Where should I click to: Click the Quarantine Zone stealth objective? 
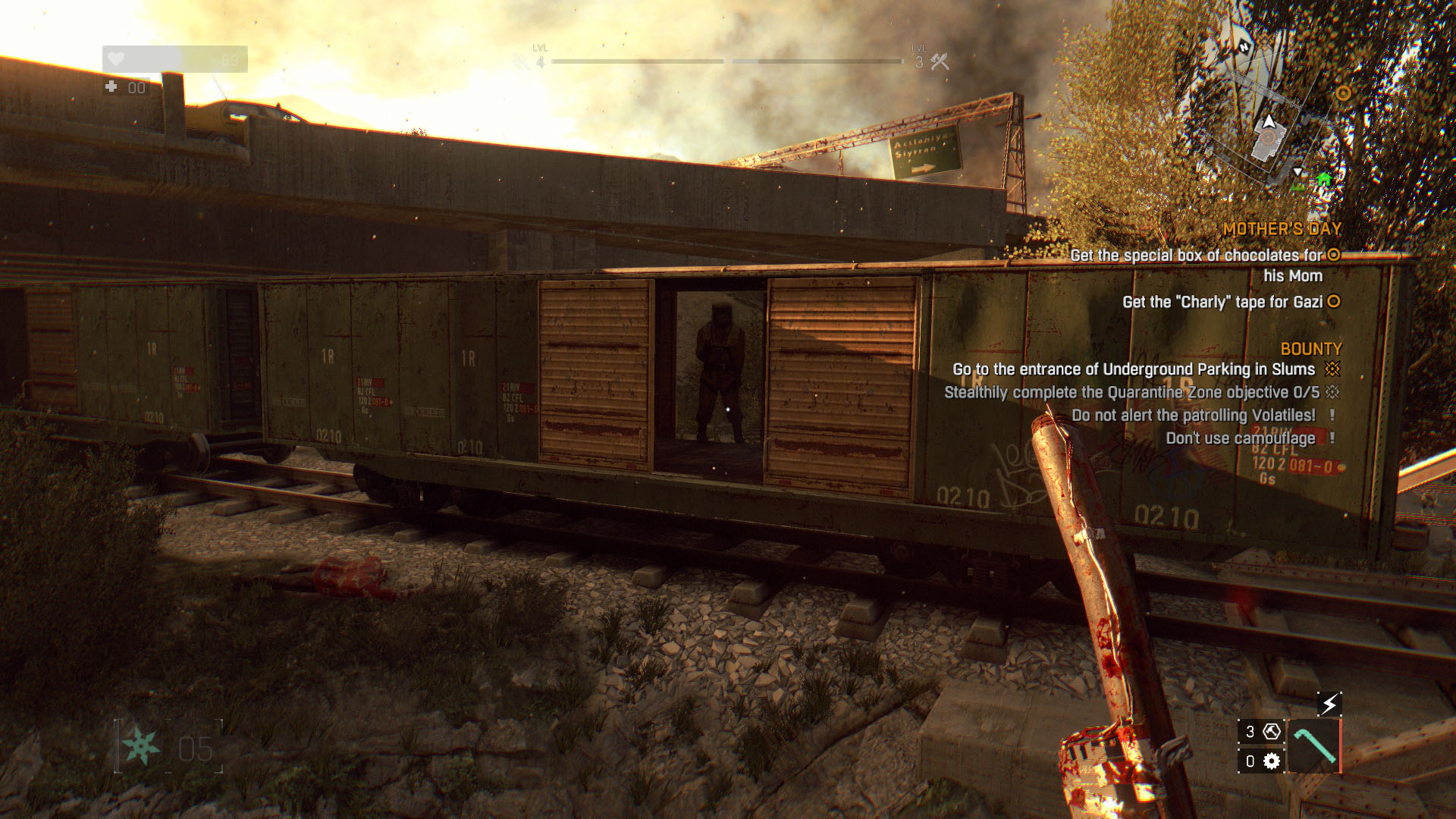pos(1131,392)
